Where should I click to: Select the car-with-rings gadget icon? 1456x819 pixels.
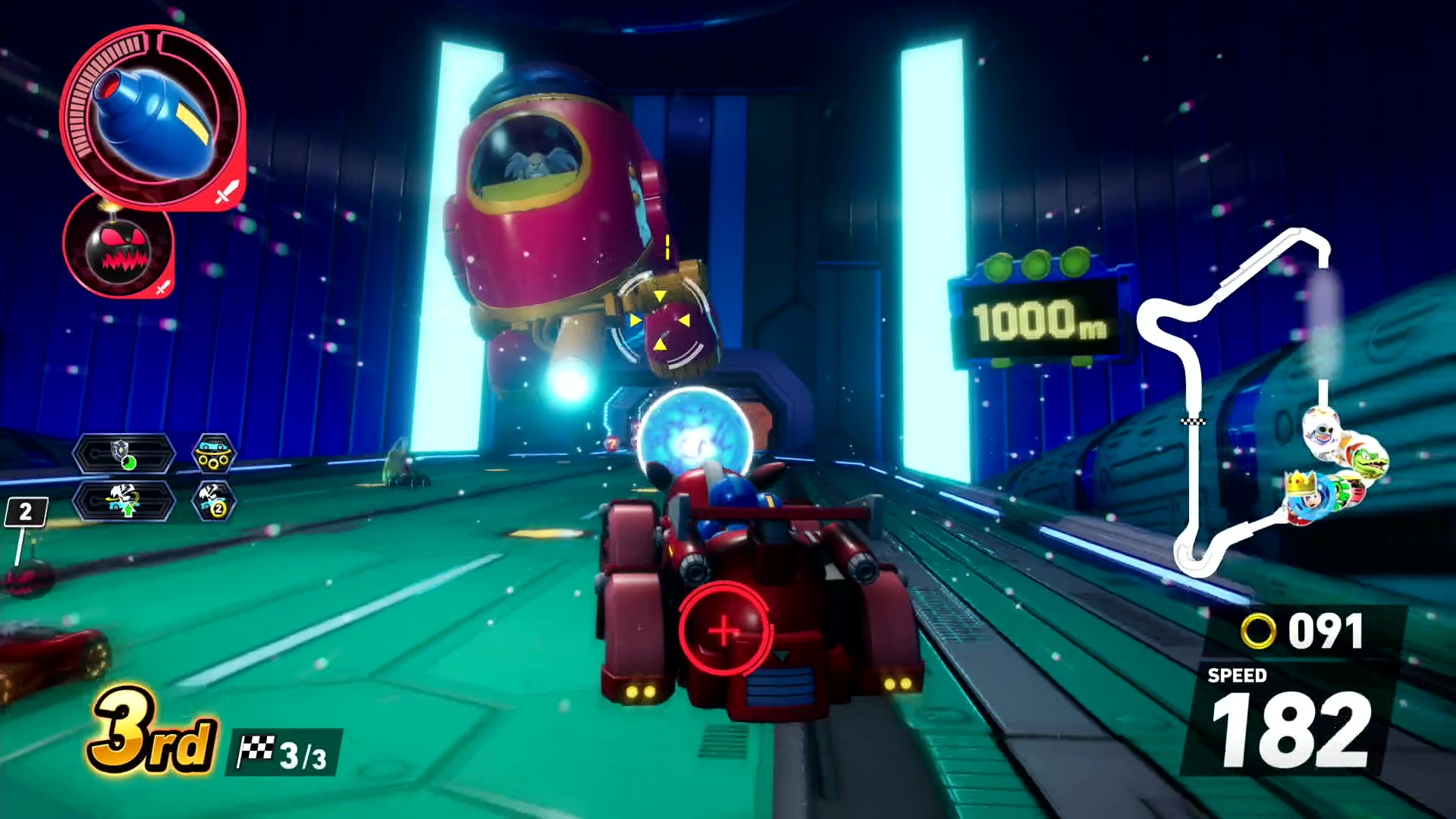(x=214, y=453)
